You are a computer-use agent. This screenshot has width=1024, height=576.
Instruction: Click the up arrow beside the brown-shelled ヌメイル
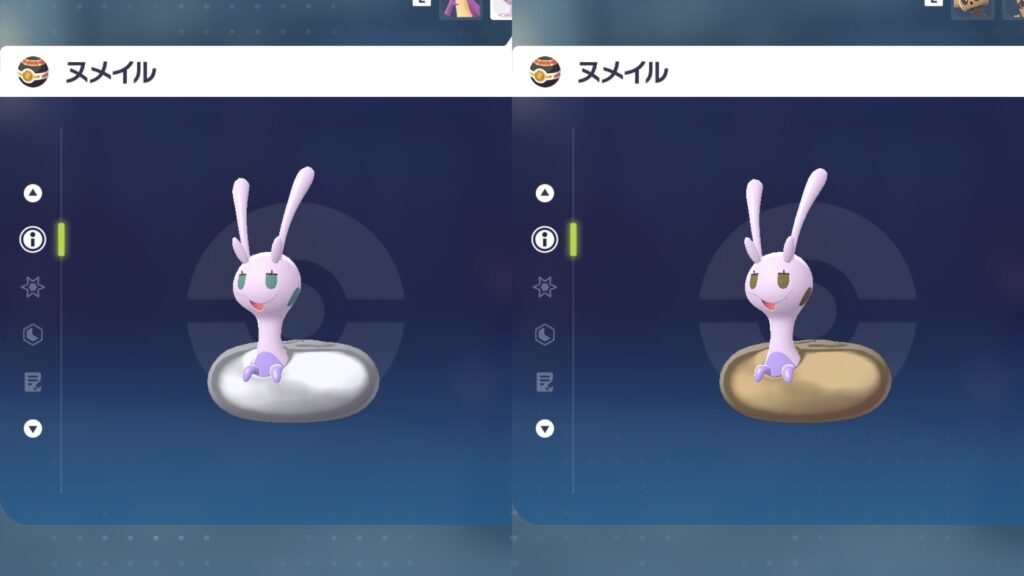(545, 193)
